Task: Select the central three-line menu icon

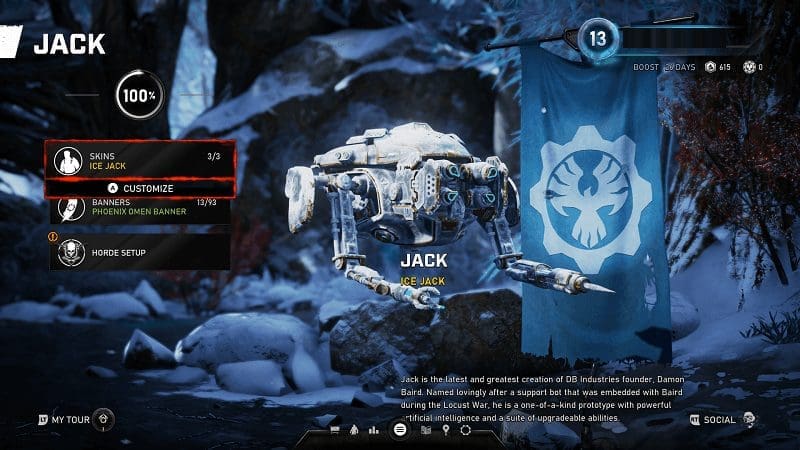Action: coord(400,430)
